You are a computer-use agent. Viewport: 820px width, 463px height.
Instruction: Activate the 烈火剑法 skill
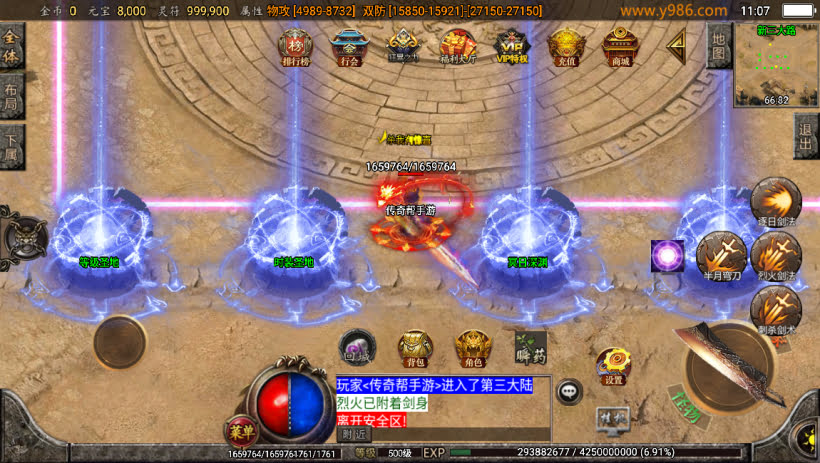774,254
